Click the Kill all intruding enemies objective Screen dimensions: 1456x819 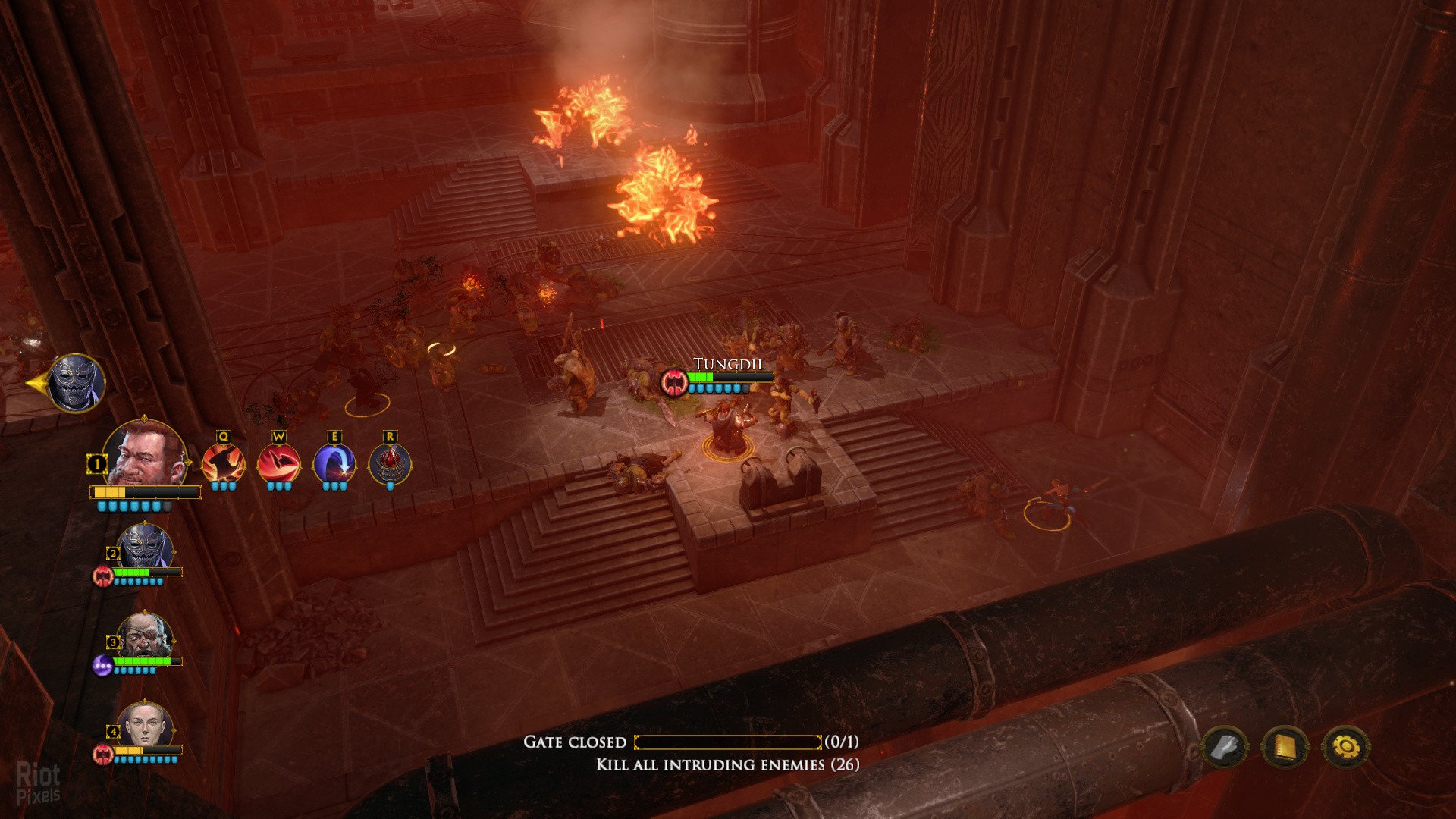(x=727, y=764)
